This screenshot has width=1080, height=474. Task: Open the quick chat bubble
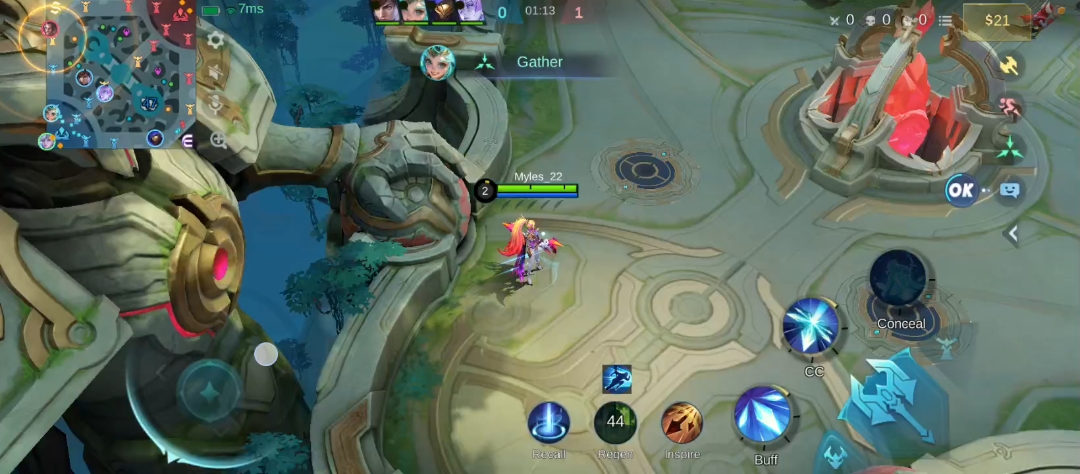click(1010, 190)
